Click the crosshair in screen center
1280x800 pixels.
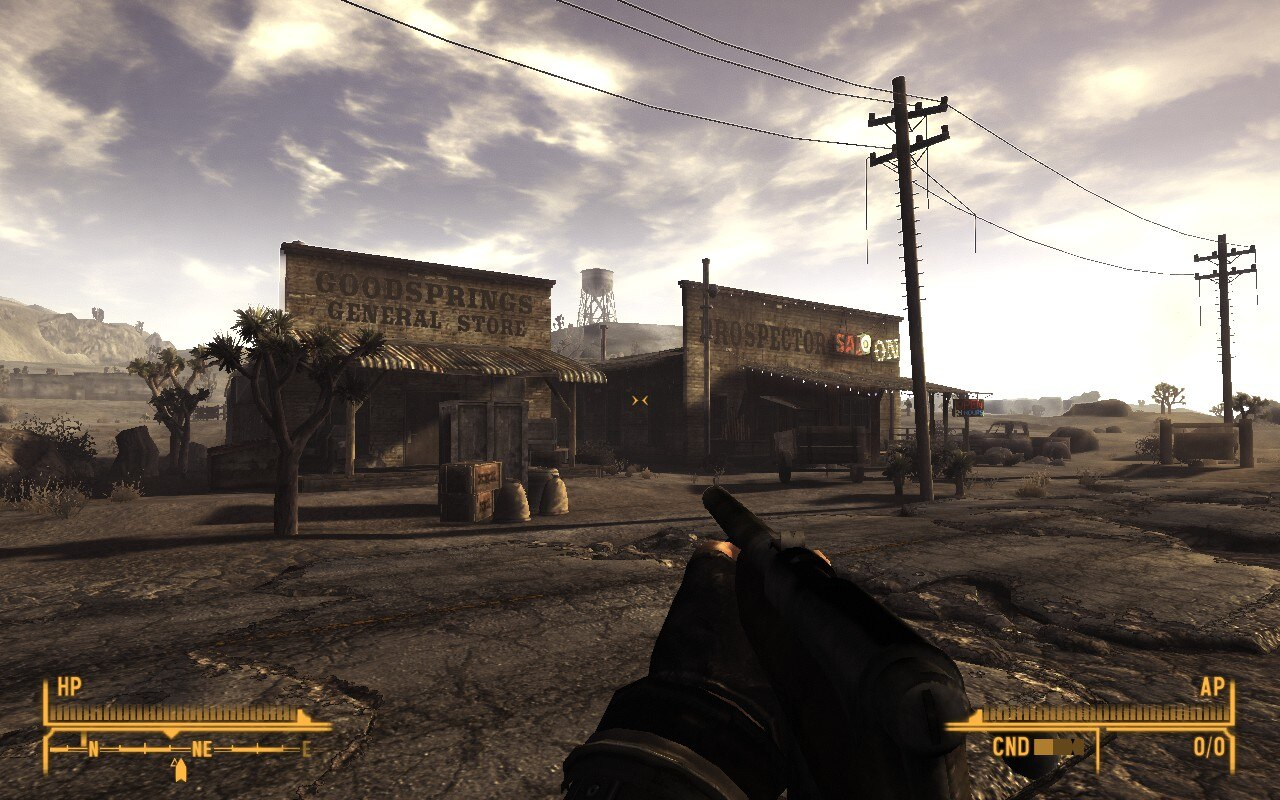(x=640, y=400)
